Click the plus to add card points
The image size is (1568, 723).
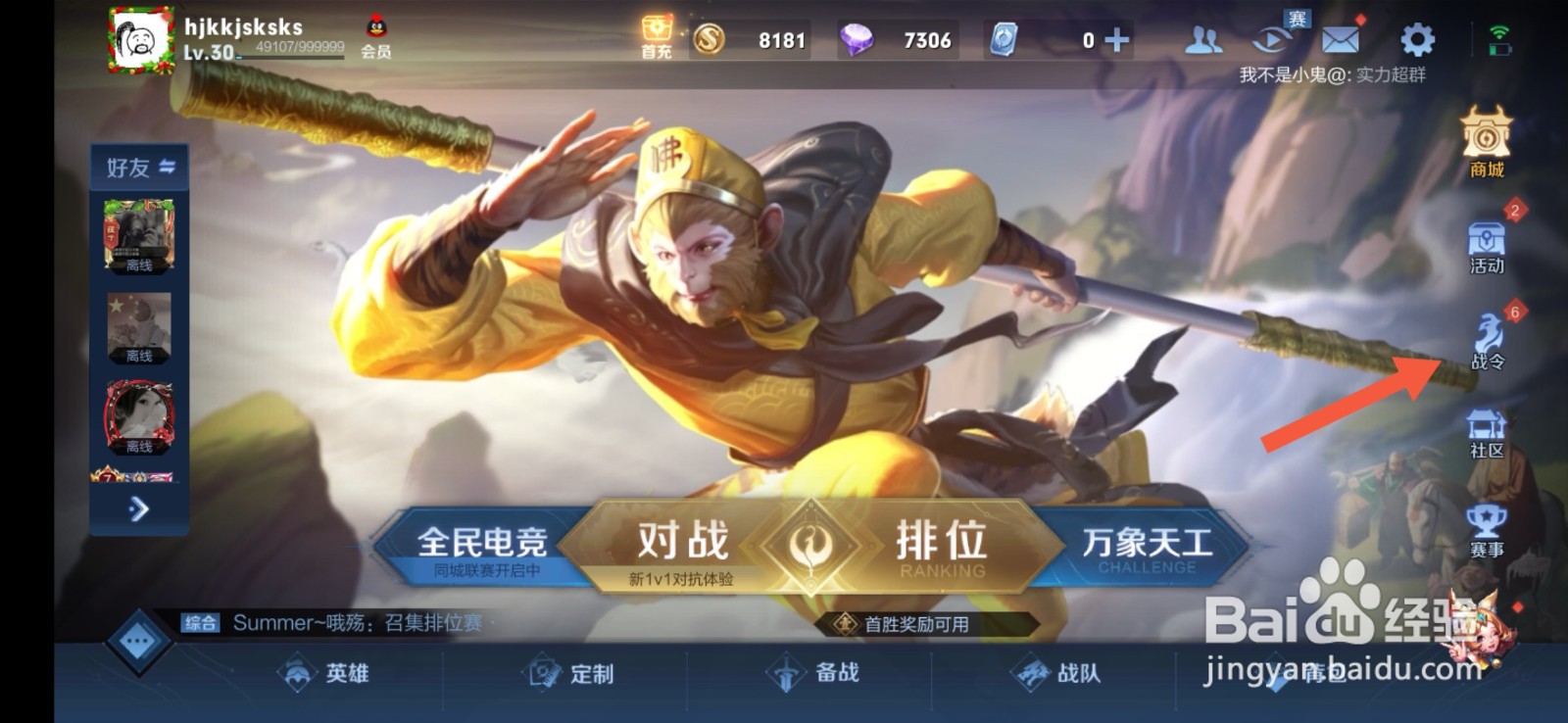[x=1115, y=40]
